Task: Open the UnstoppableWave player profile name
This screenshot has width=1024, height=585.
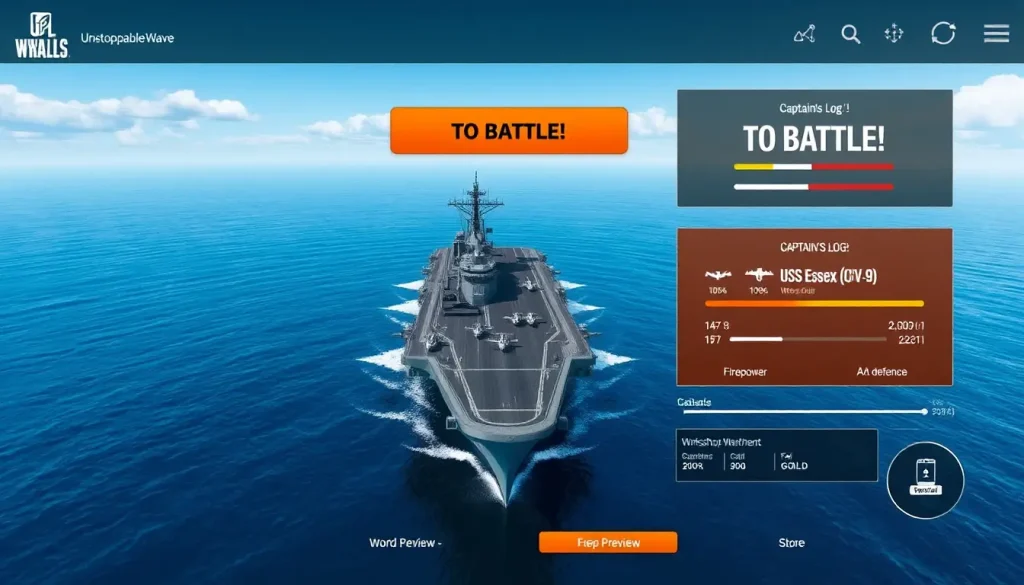Action: tap(127, 37)
